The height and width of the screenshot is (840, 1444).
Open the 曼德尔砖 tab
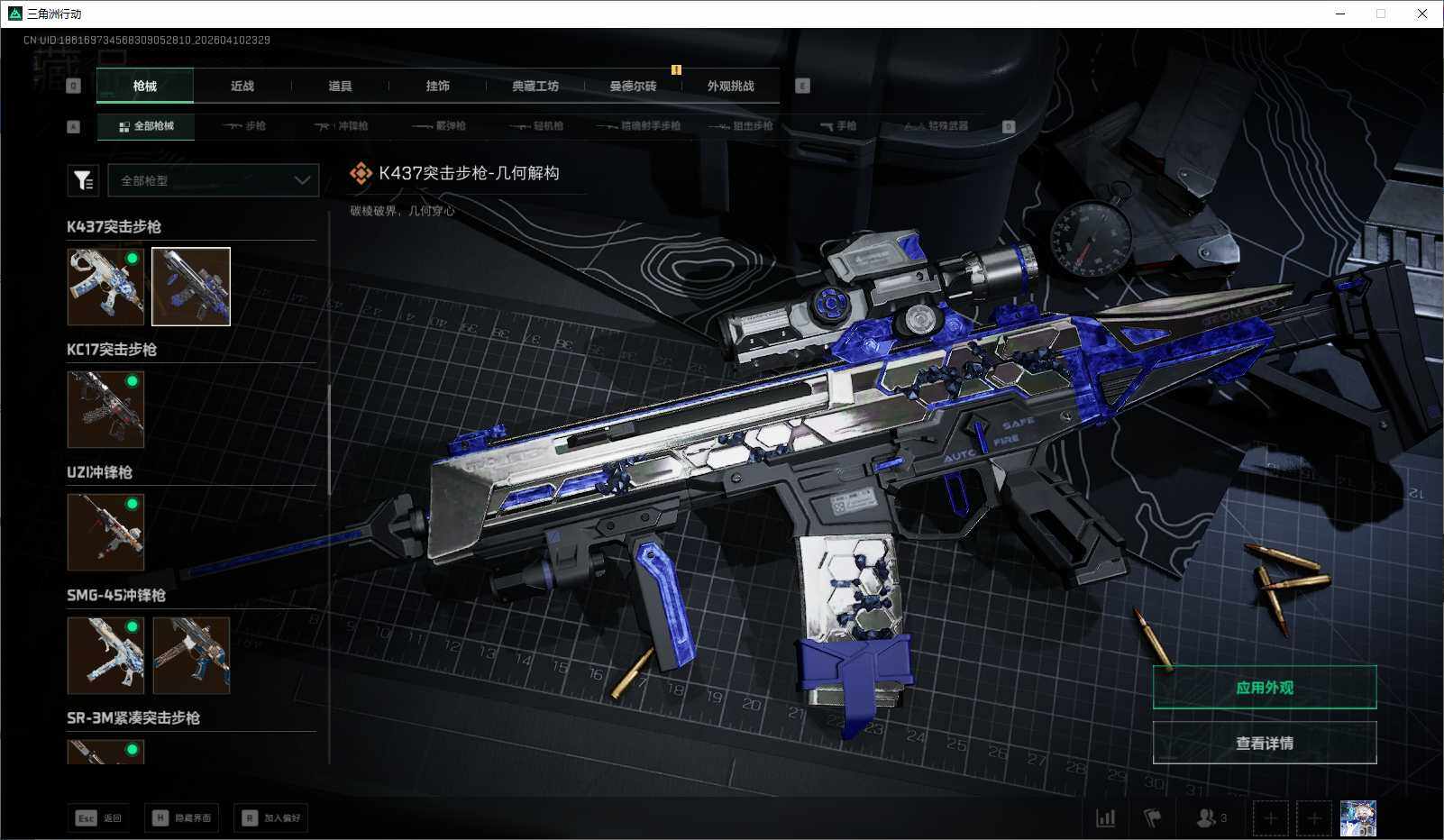[x=633, y=87]
